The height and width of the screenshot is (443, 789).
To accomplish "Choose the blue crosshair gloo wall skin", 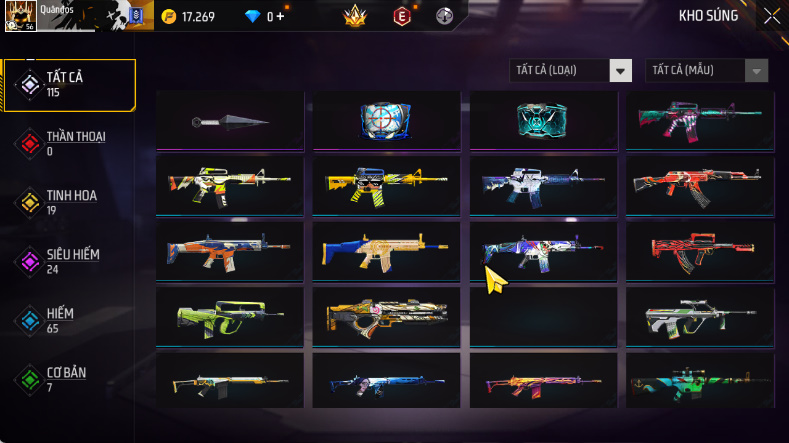I will pos(386,121).
